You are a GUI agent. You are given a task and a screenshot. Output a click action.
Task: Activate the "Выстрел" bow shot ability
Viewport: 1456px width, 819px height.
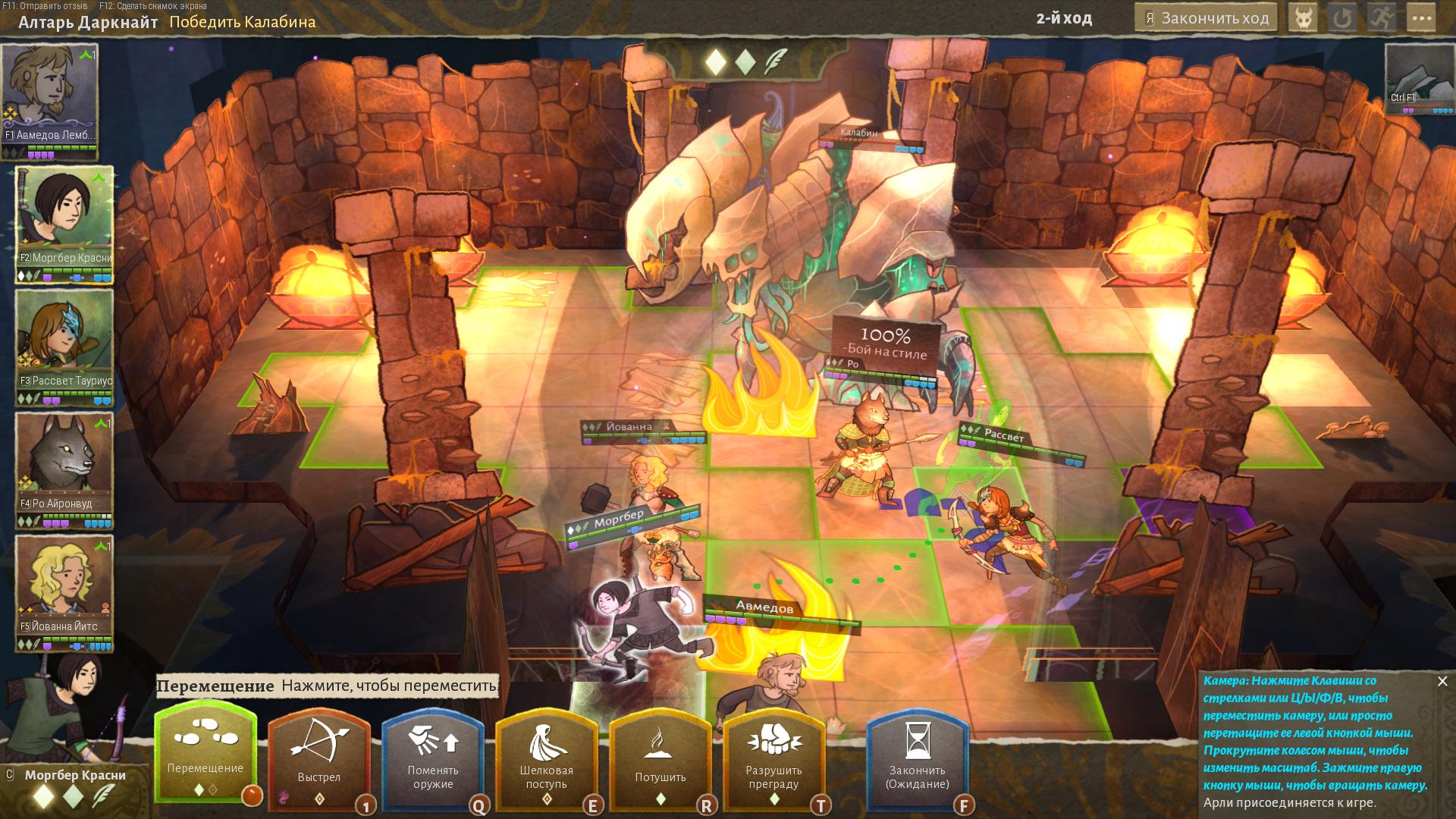tap(319, 755)
